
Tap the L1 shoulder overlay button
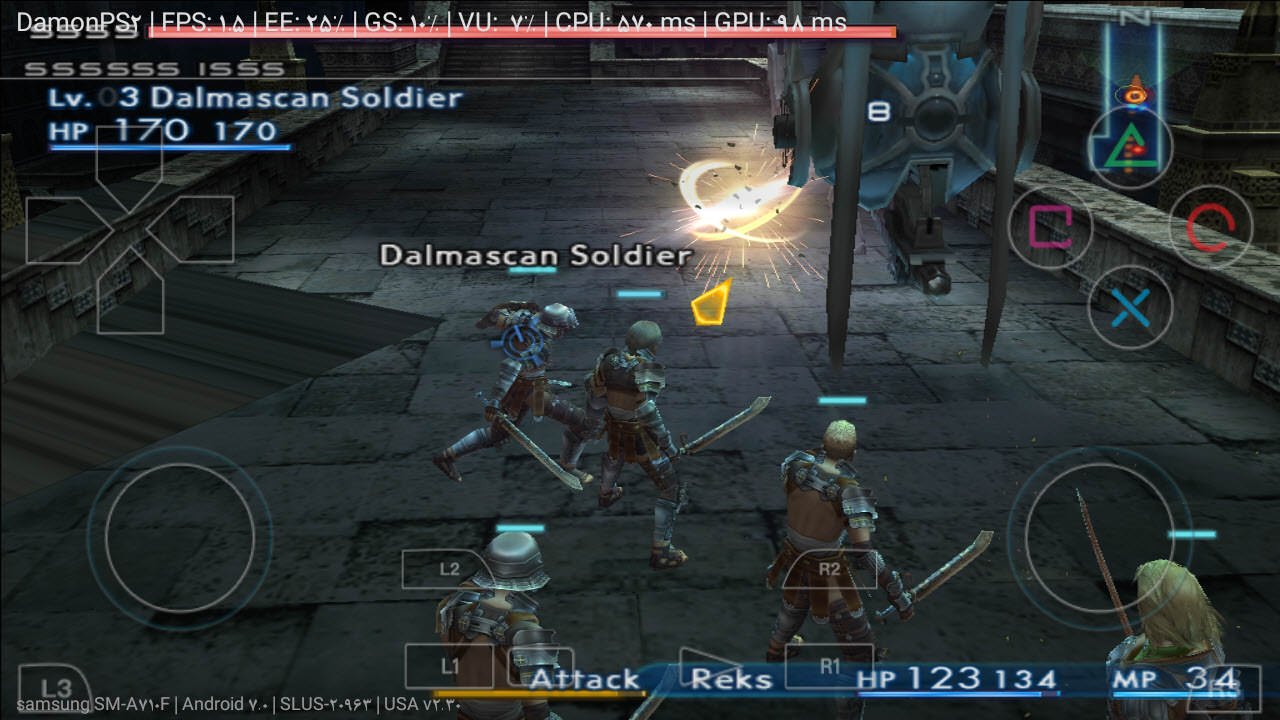point(449,666)
